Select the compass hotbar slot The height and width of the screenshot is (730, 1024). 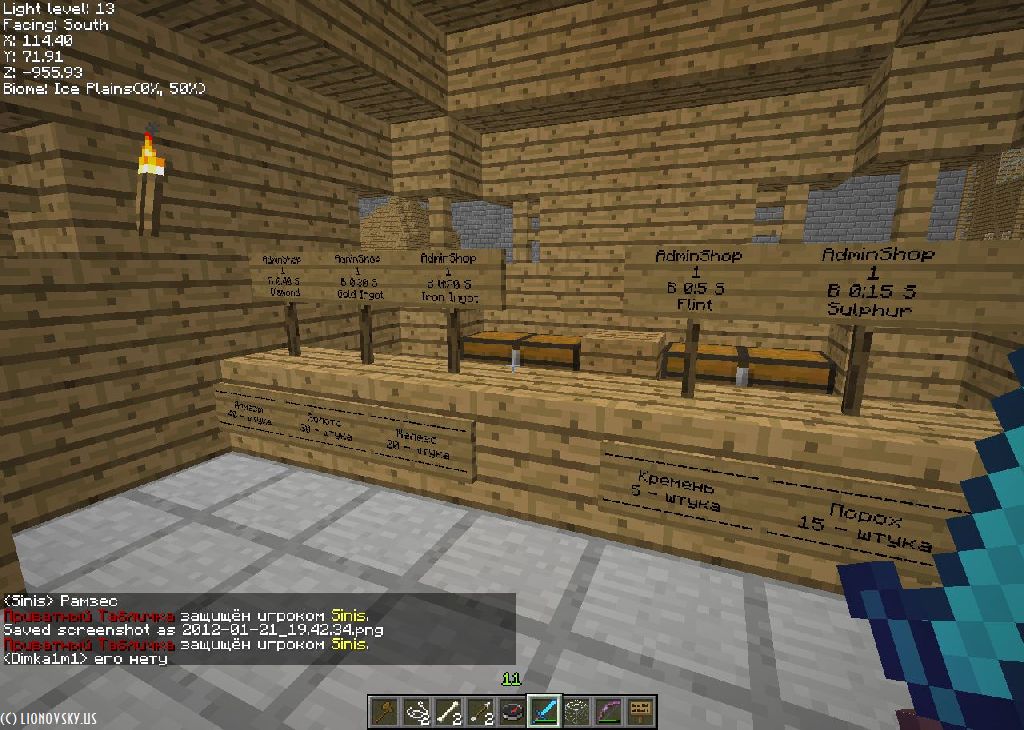point(512,711)
